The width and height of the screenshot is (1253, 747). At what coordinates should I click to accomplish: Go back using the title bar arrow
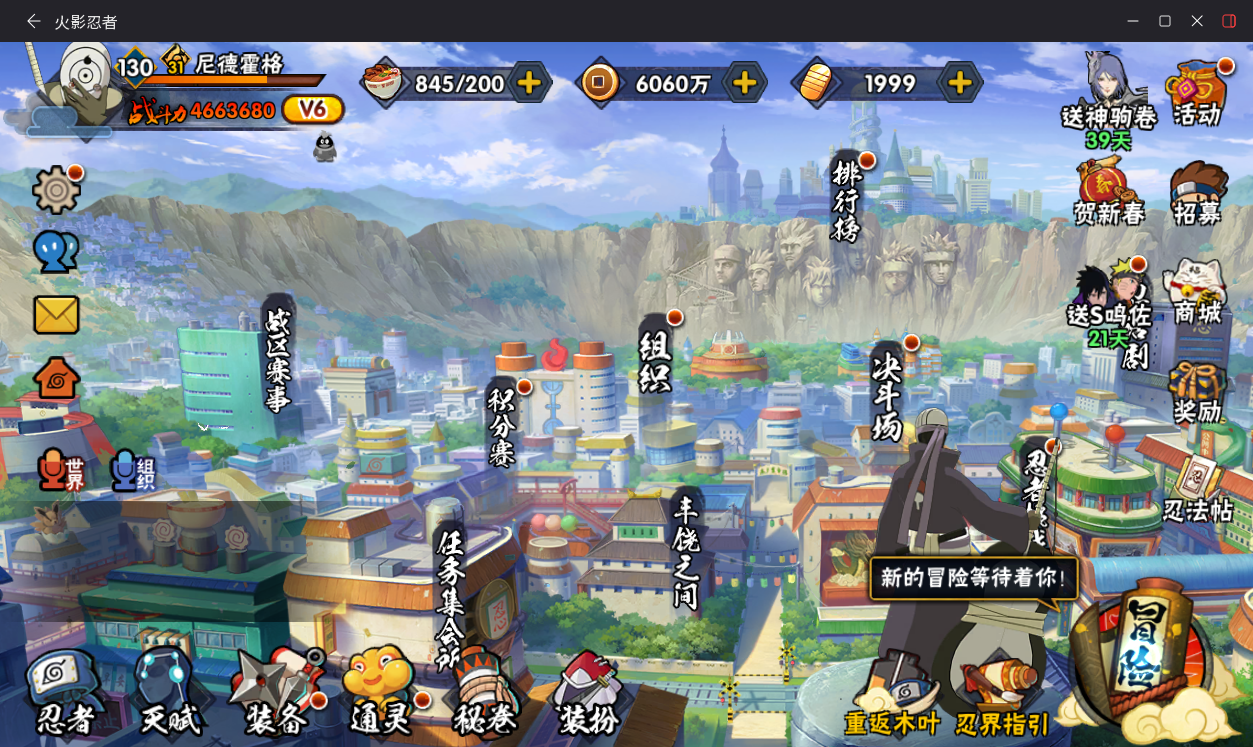[33, 21]
